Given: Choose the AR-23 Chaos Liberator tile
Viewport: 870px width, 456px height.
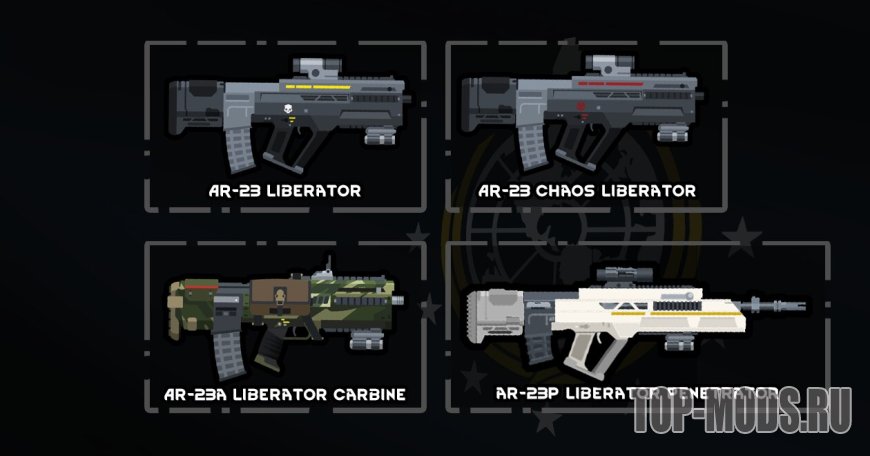Looking at the screenshot, I should (585, 125).
